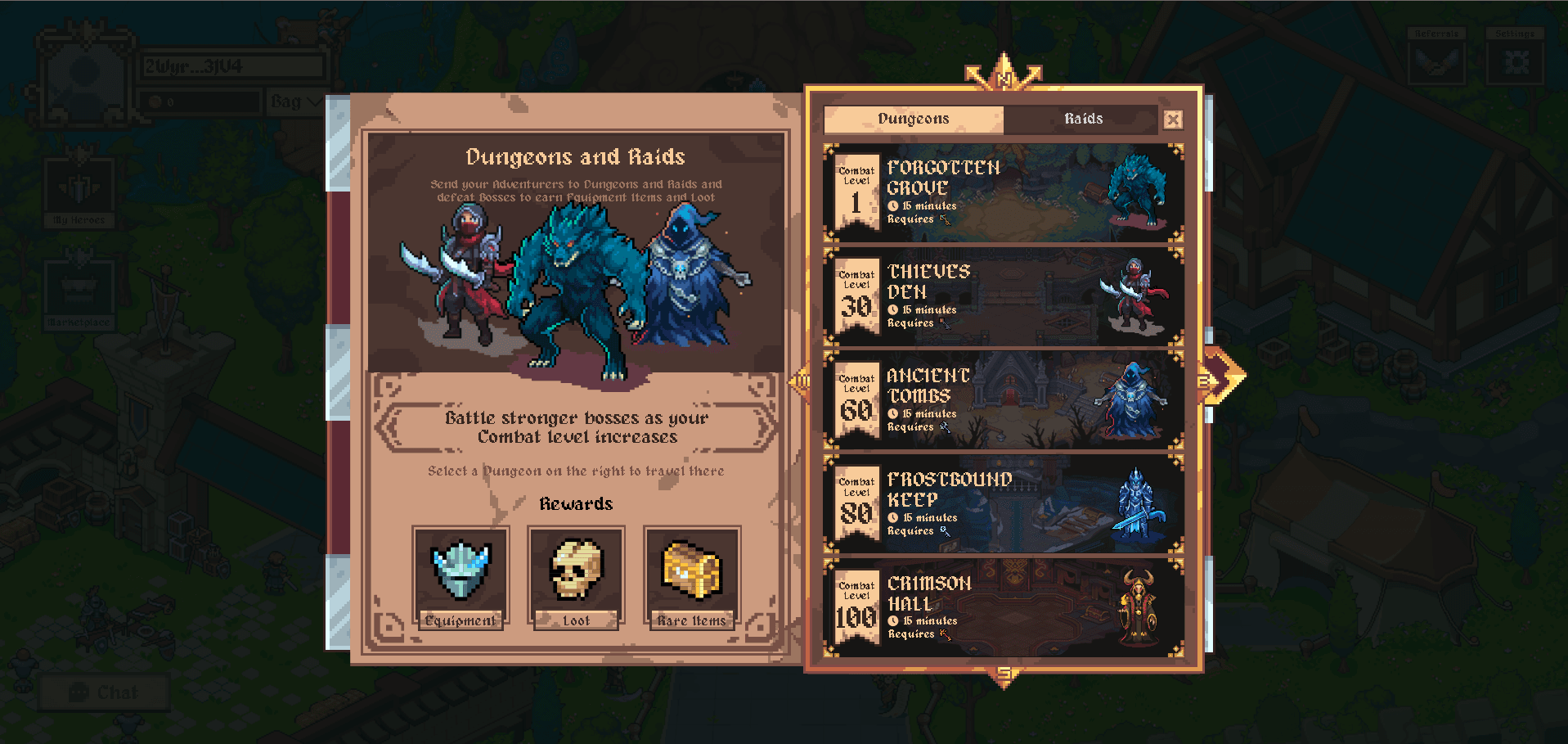Choose the Crimson Hall dungeon

click(x=1004, y=608)
